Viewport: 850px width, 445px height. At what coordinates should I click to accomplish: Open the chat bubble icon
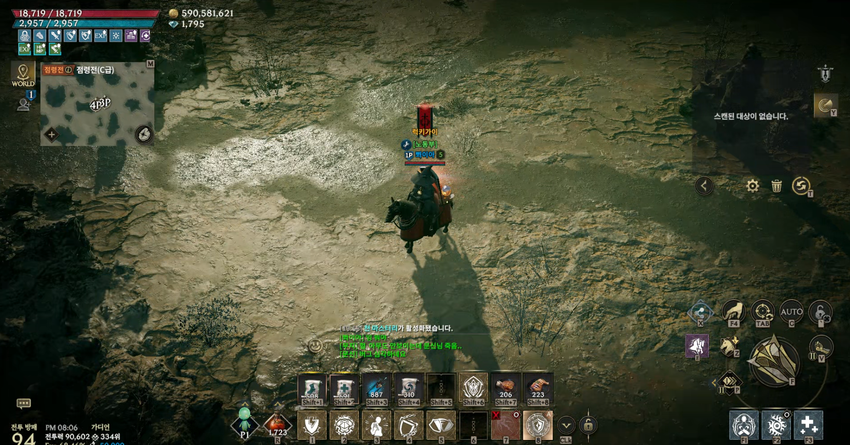[x=23, y=404]
